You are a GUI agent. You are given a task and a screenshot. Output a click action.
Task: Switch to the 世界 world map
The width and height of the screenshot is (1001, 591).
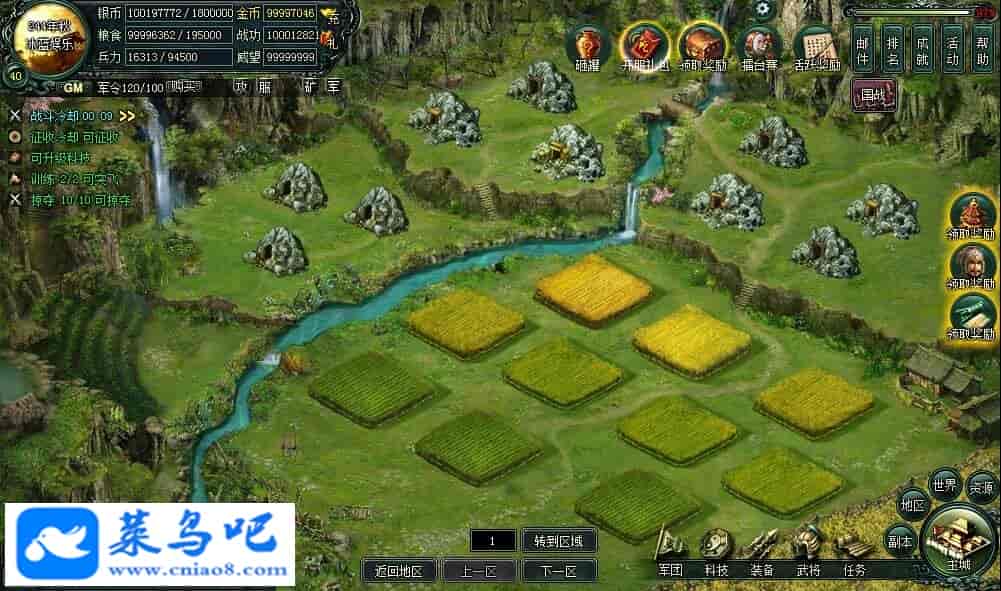click(944, 484)
